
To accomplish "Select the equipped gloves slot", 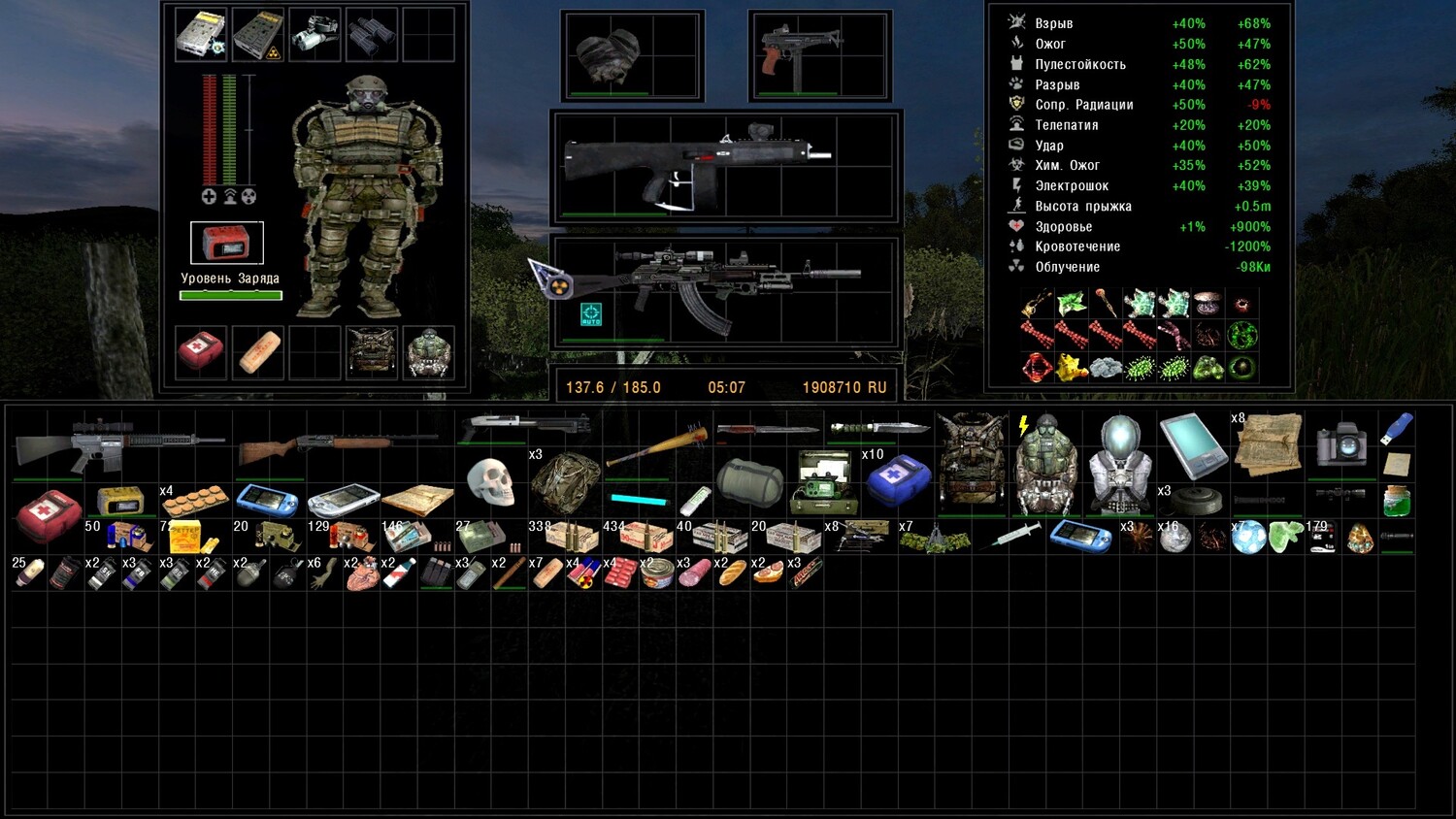I will [610, 54].
